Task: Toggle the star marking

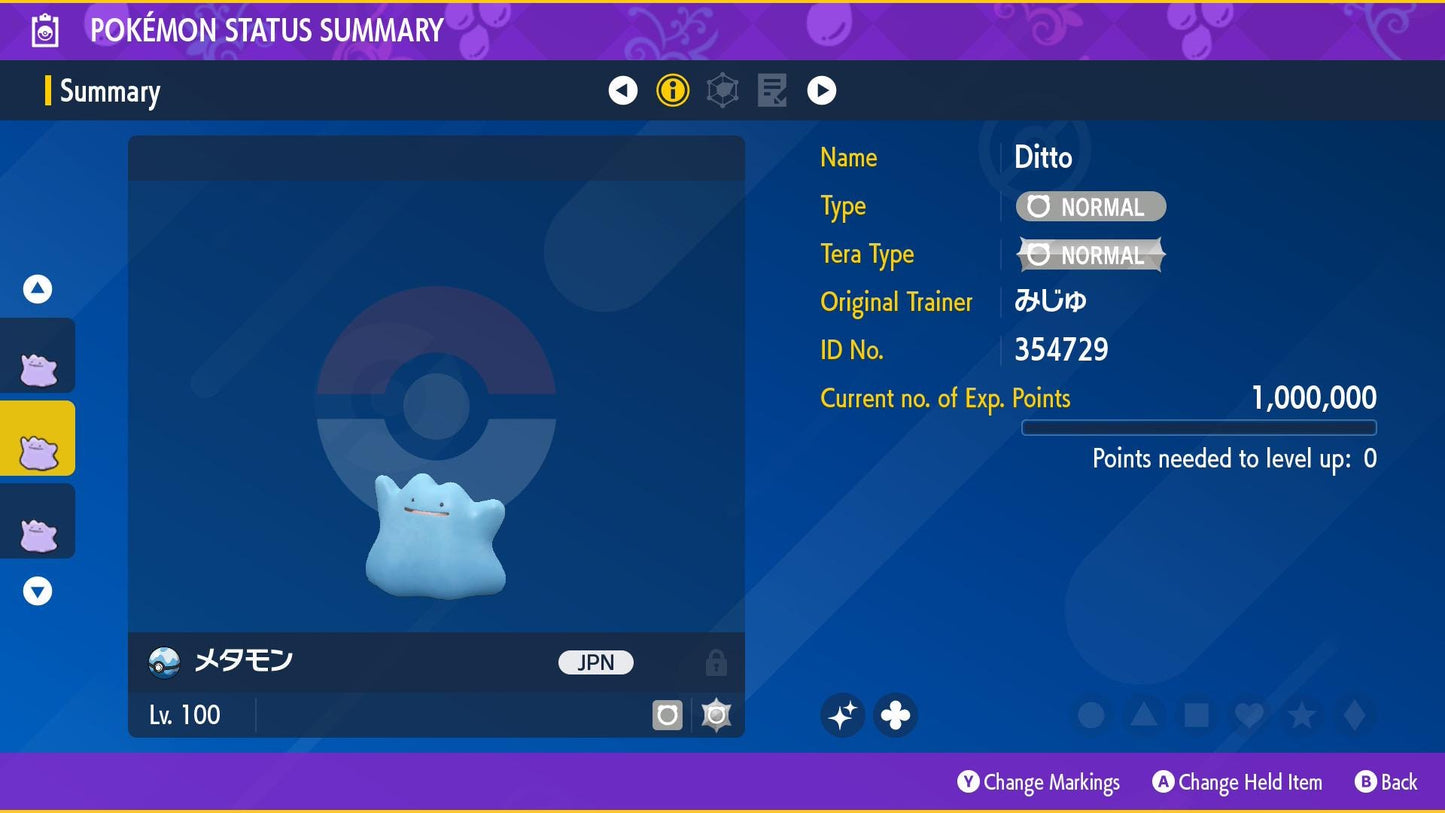Action: coord(1301,715)
